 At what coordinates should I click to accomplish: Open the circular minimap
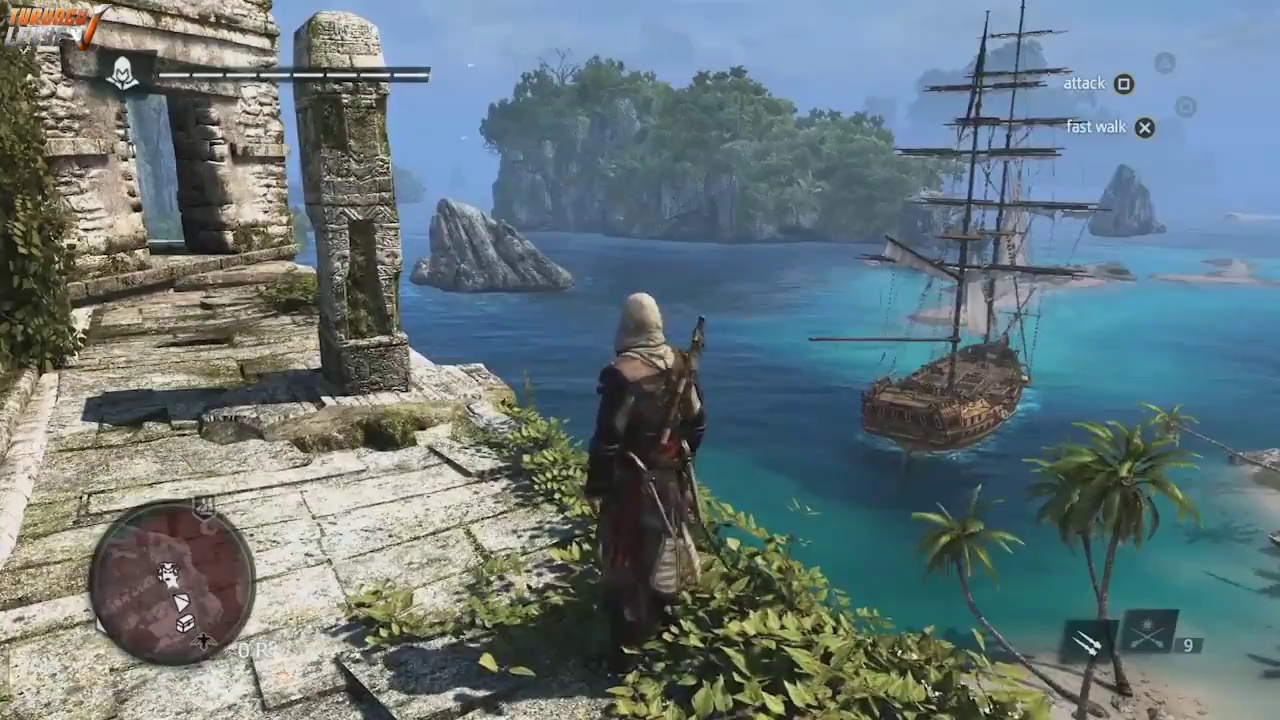tap(171, 583)
